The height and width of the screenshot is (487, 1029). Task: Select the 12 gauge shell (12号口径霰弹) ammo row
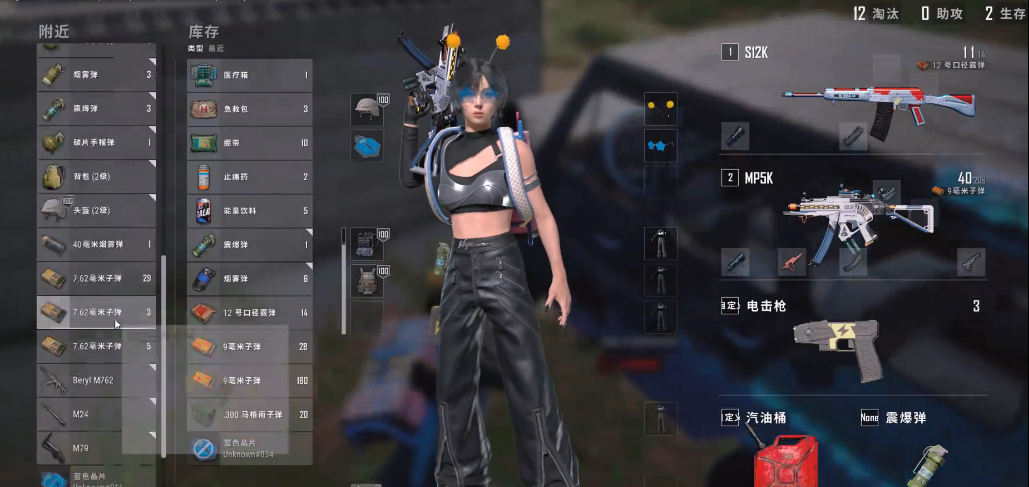pos(250,313)
